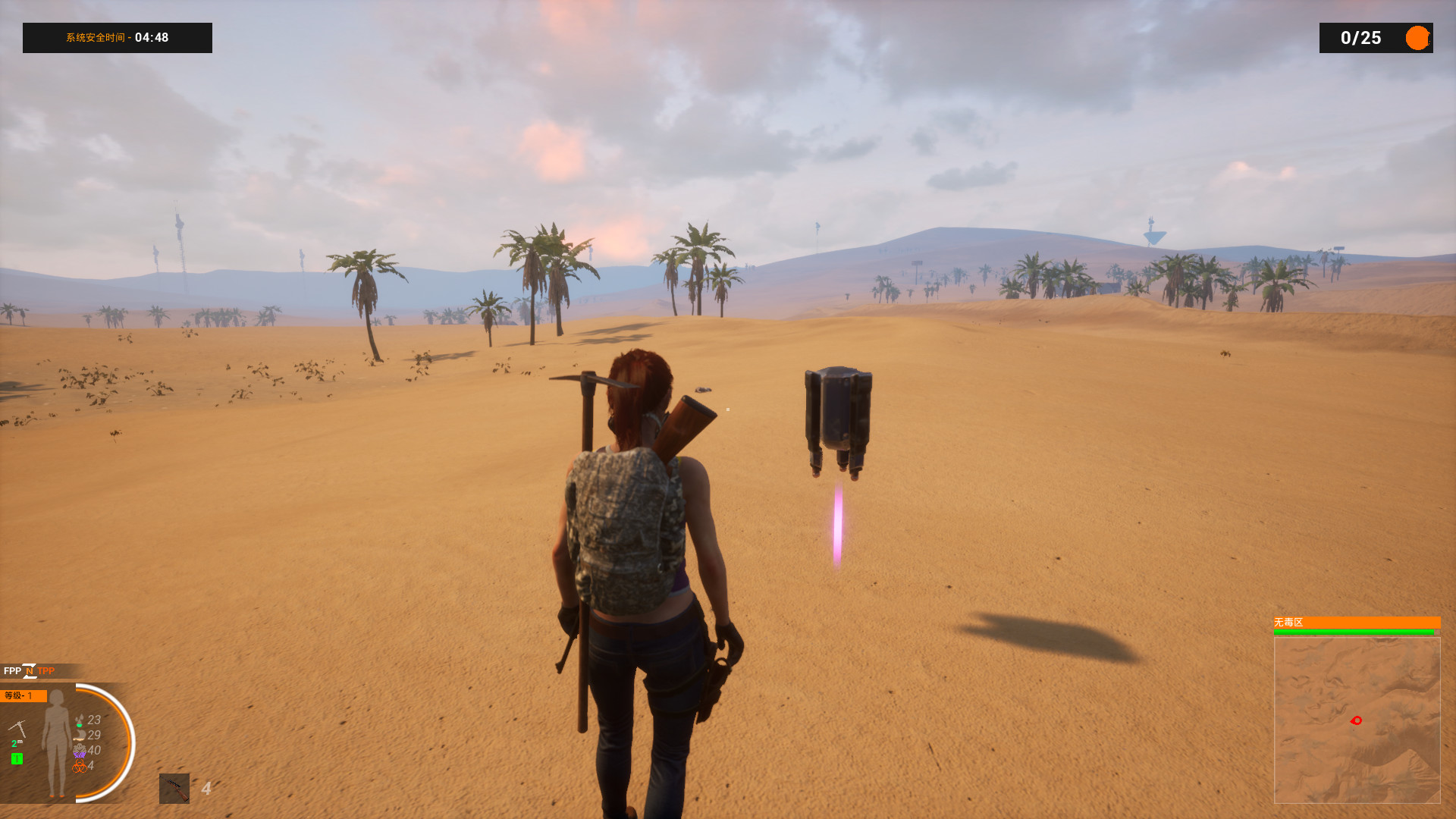
Task: Click the orange biohazard icon
Action: (x=80, y=766)
